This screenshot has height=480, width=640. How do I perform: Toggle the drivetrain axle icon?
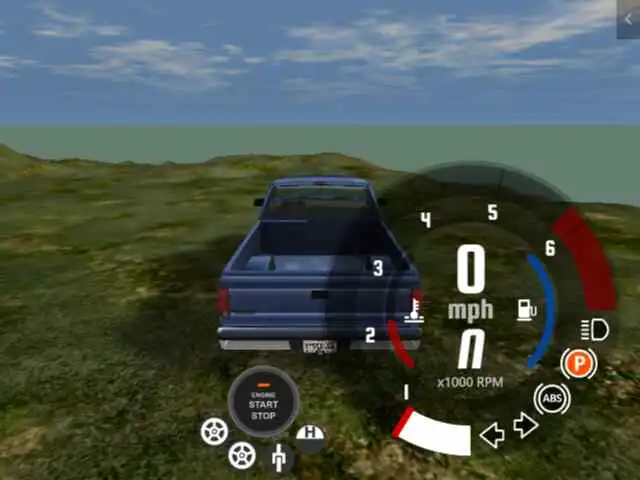coord(281,458)
